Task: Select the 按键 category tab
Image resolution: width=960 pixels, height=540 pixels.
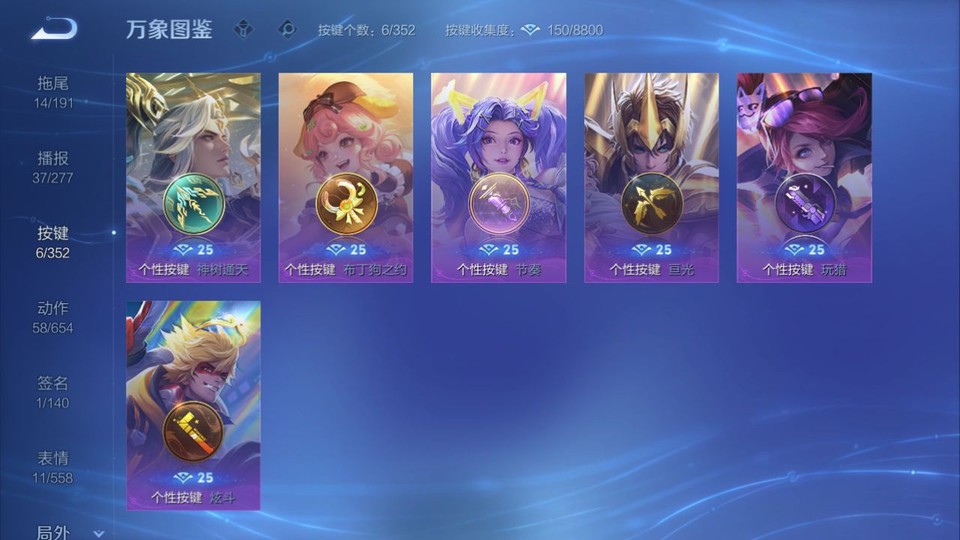Action: [53, 242]
